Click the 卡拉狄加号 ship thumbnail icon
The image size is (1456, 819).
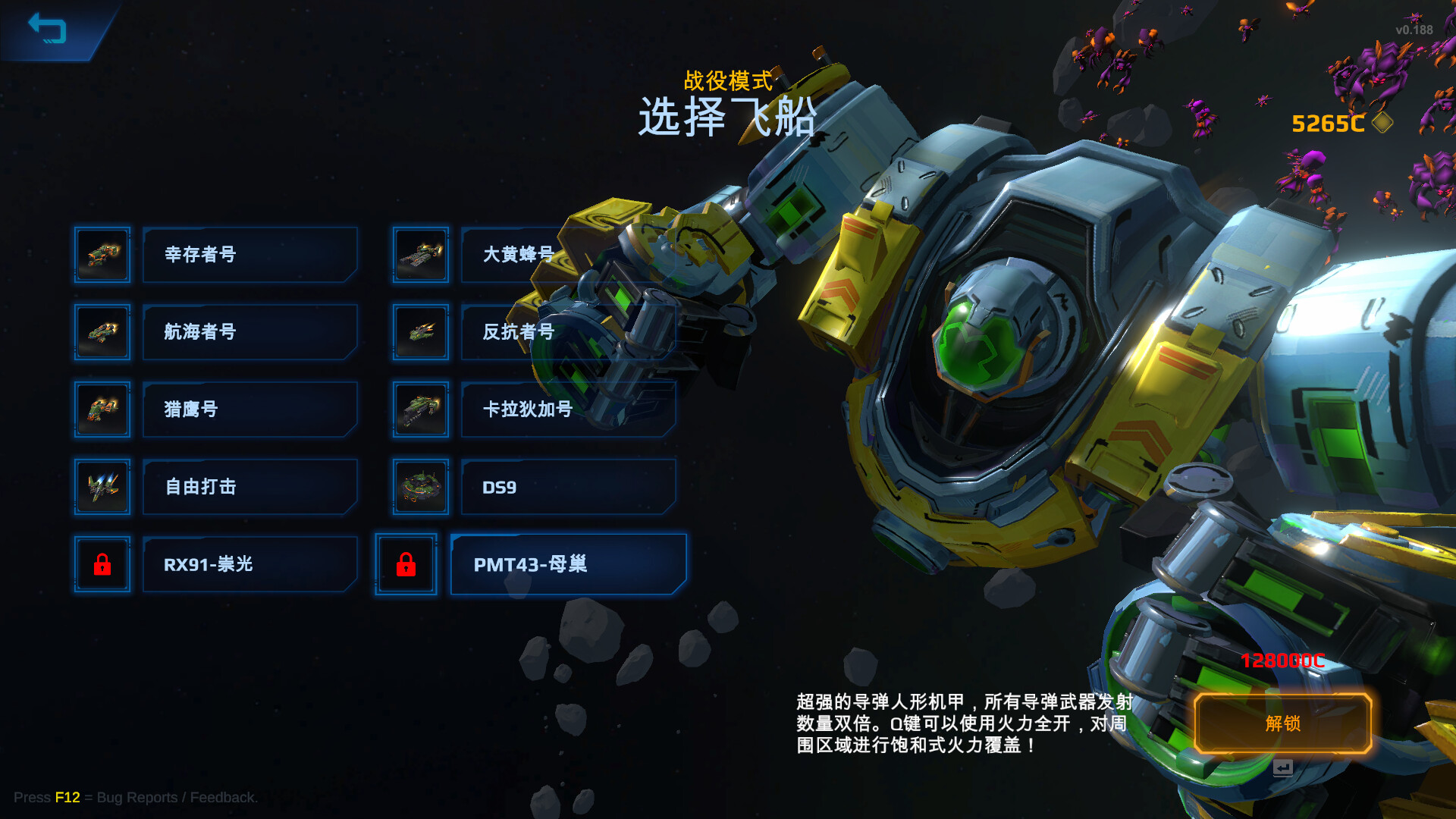(420, 409)
